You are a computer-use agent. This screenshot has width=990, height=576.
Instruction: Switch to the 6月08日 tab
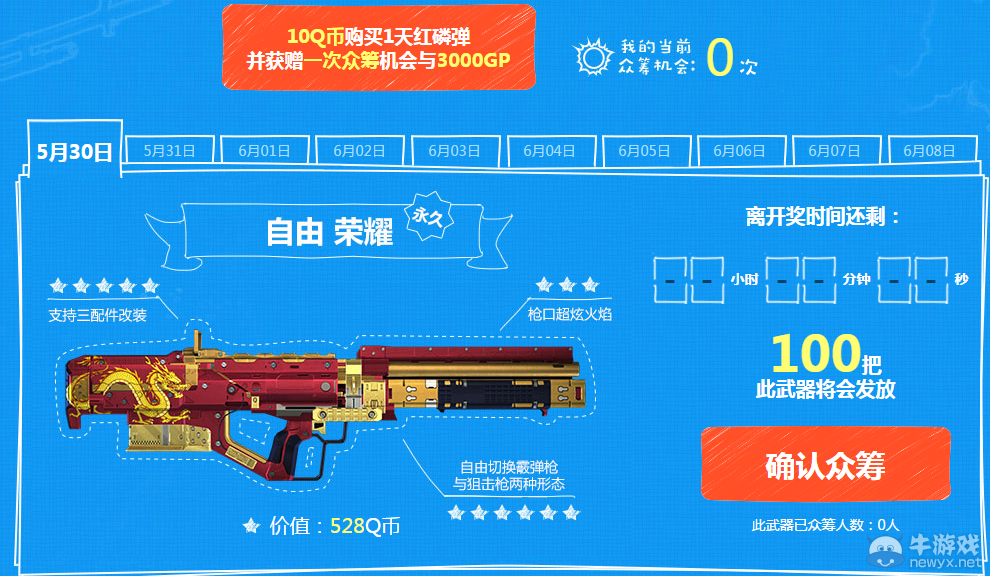(929, 151)
